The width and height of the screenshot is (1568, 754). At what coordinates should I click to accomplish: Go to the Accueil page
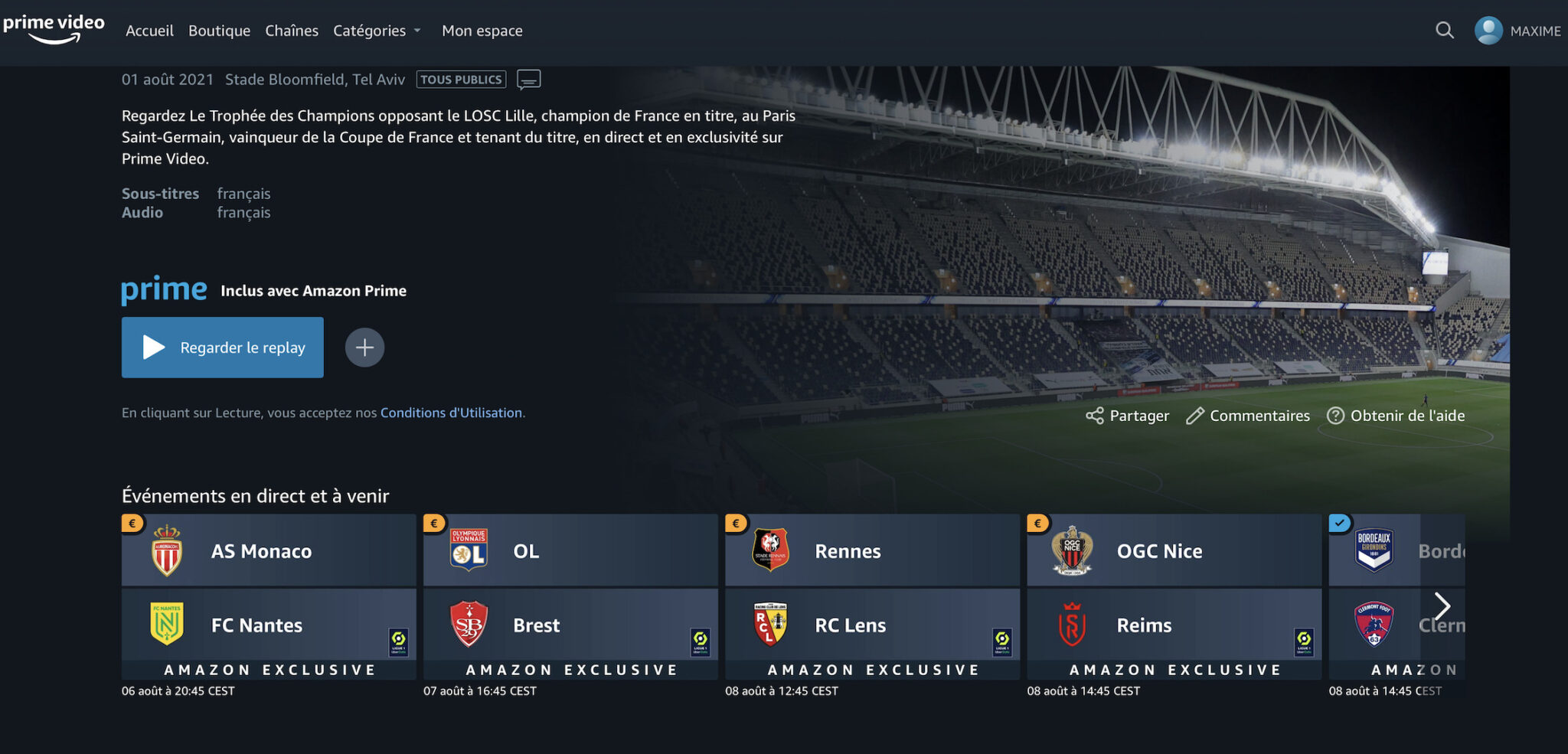click(x=149, y=31)
